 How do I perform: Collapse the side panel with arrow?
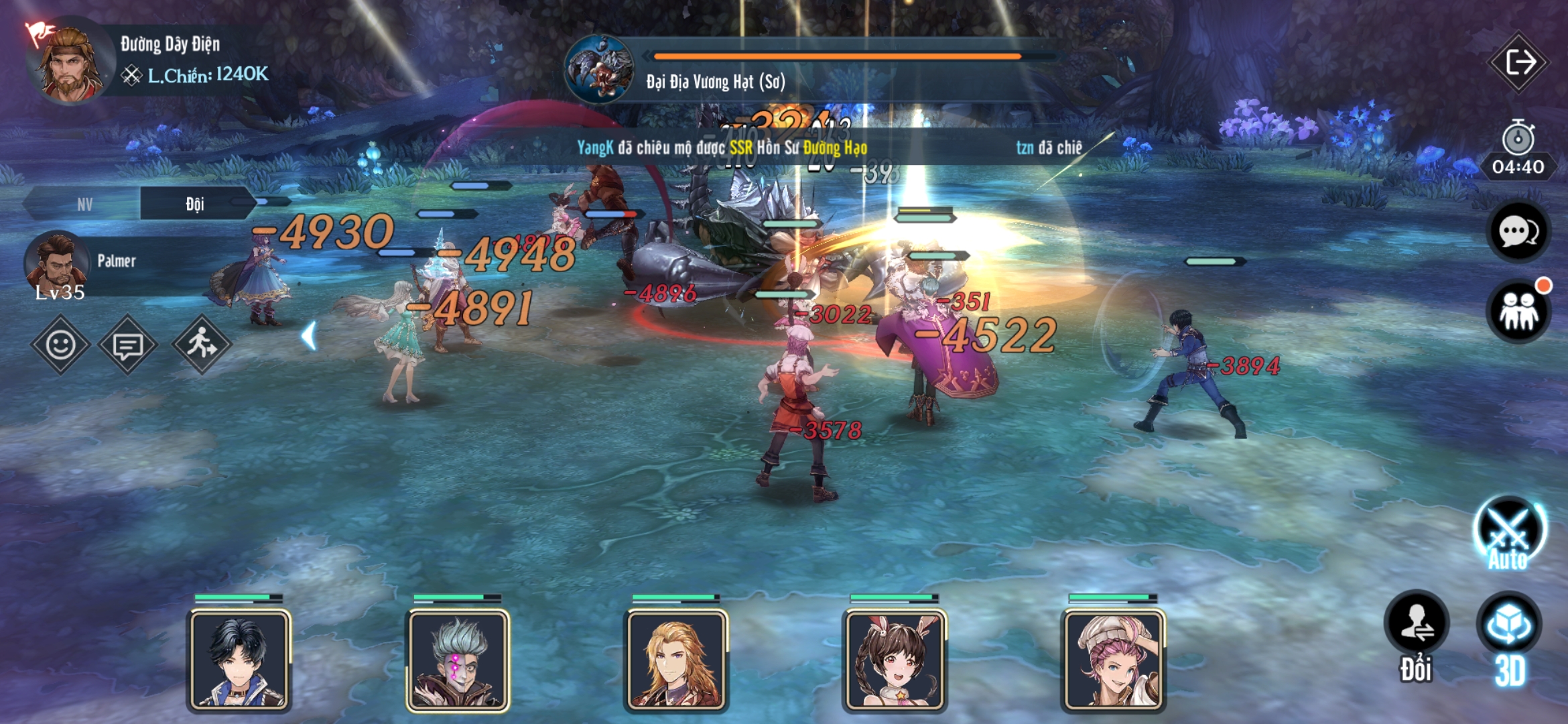tap(309, 335)
